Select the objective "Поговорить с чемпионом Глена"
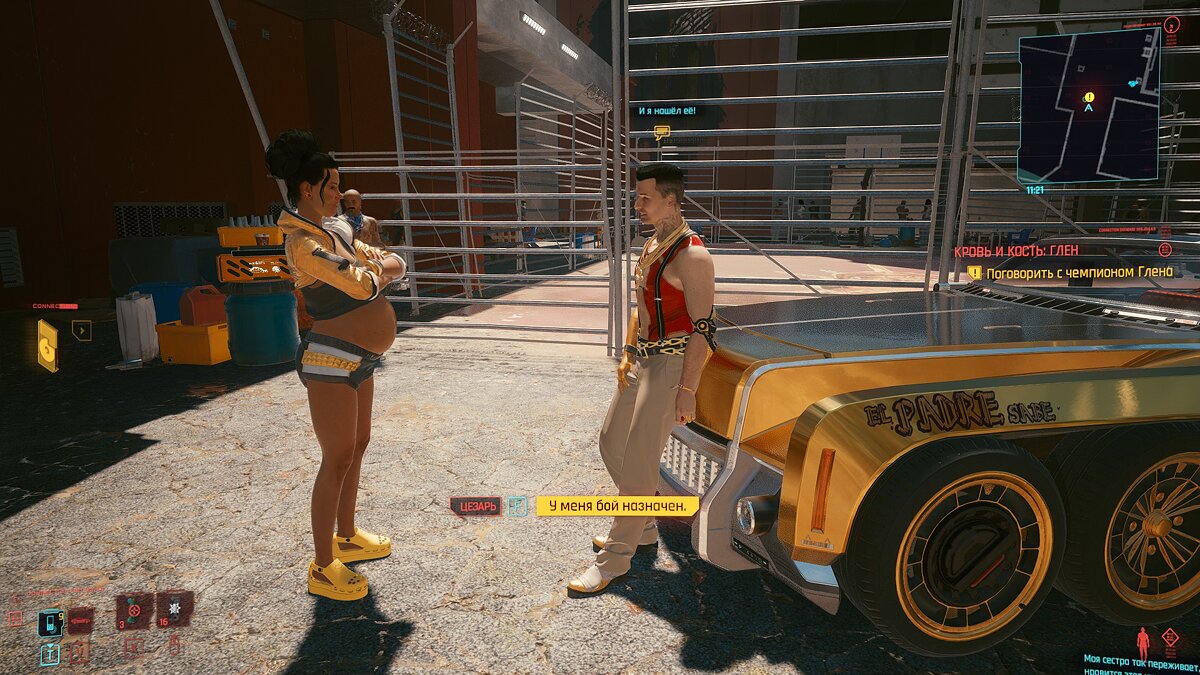1200x675 pixels. [1078, 272]
